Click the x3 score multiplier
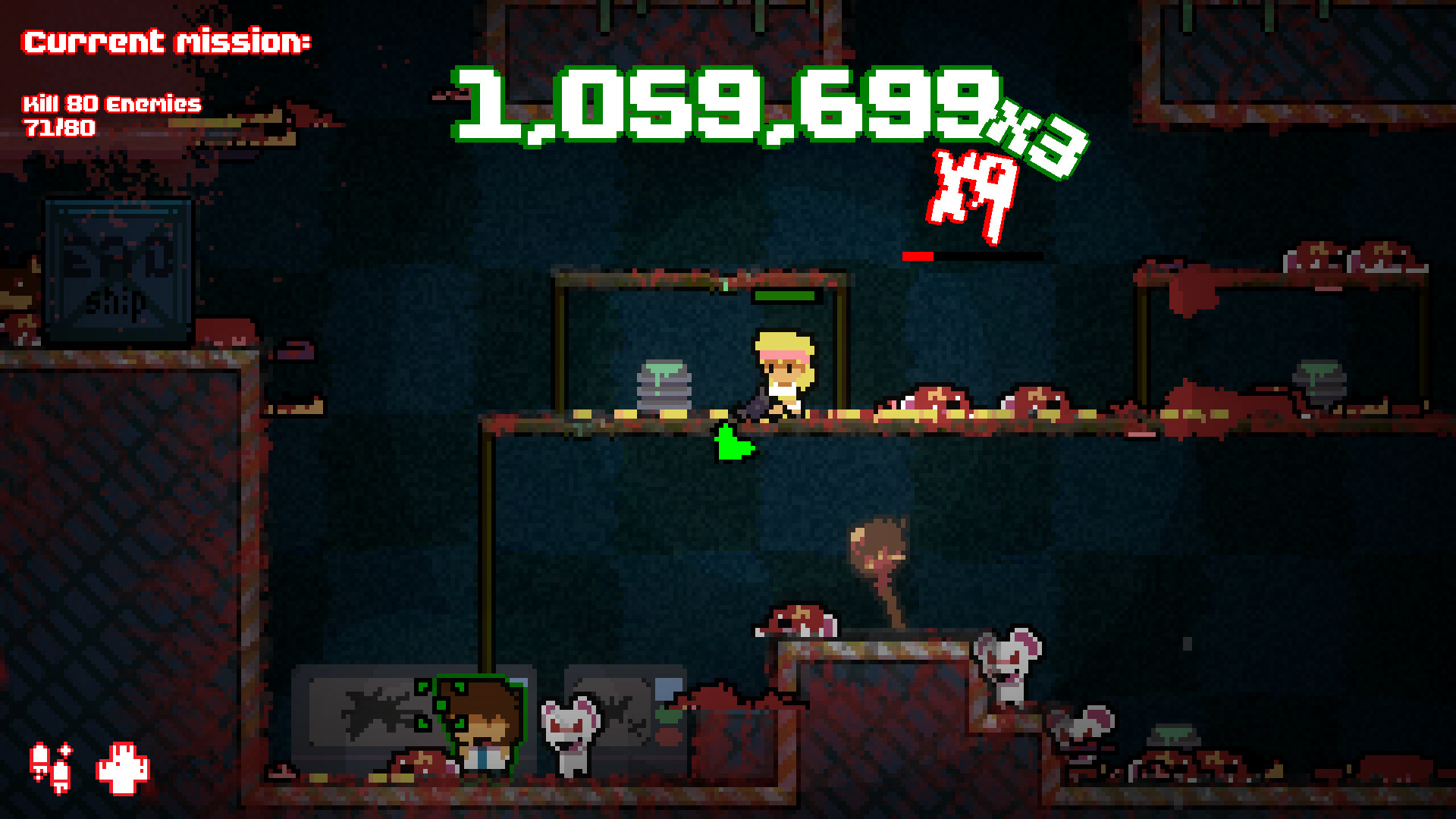The height and width of the screenshot is (819, 1456). (1031, 139)
